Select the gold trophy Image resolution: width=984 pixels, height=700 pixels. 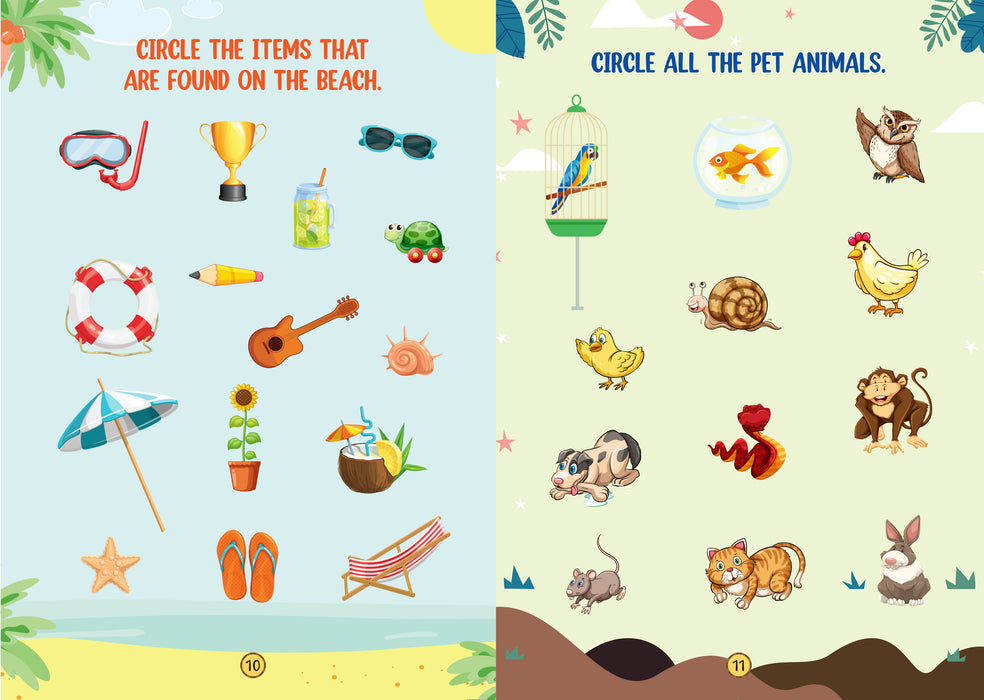pyautogui.click(x=232, y=158)
